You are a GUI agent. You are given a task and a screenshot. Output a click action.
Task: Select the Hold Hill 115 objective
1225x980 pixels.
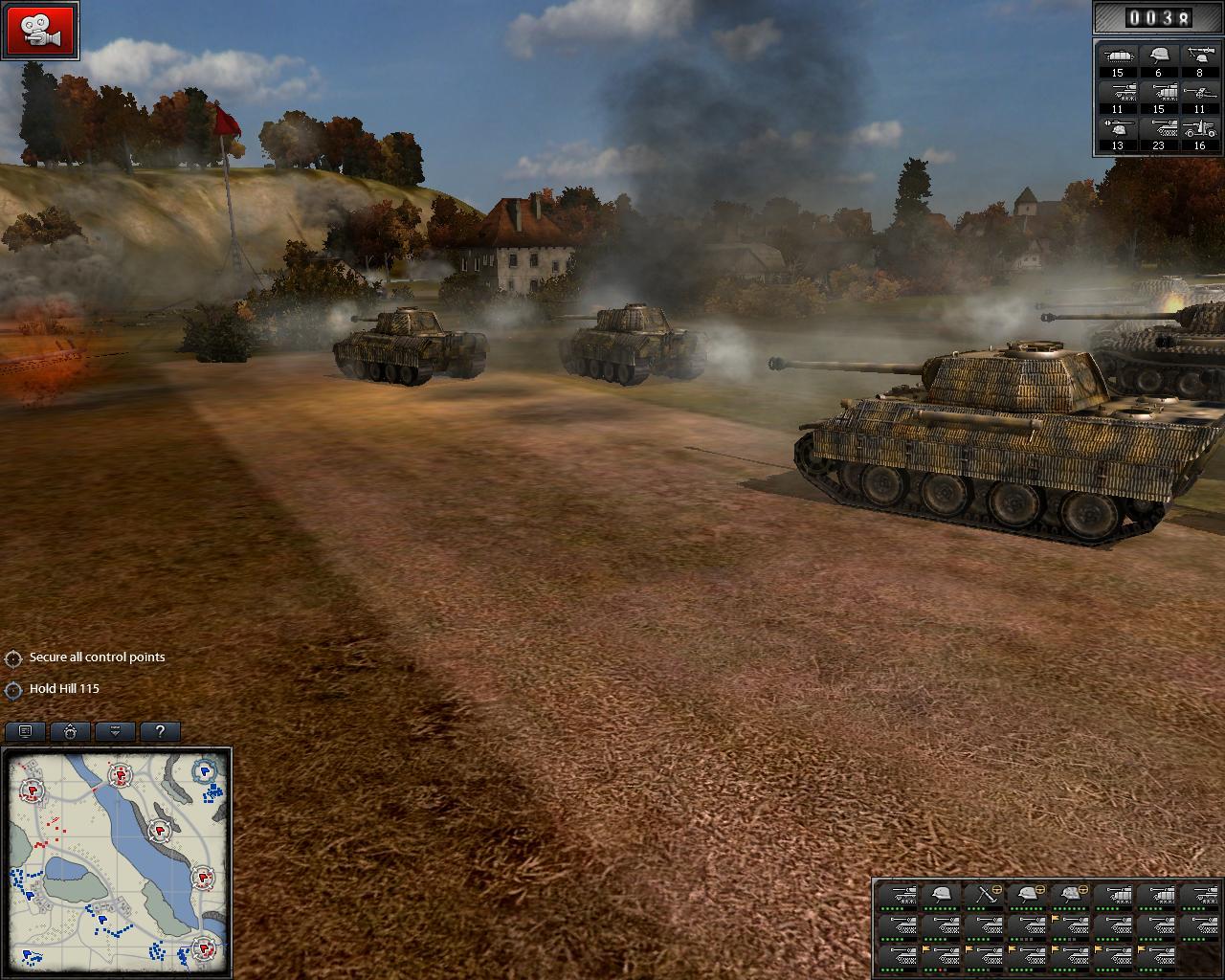64,689
